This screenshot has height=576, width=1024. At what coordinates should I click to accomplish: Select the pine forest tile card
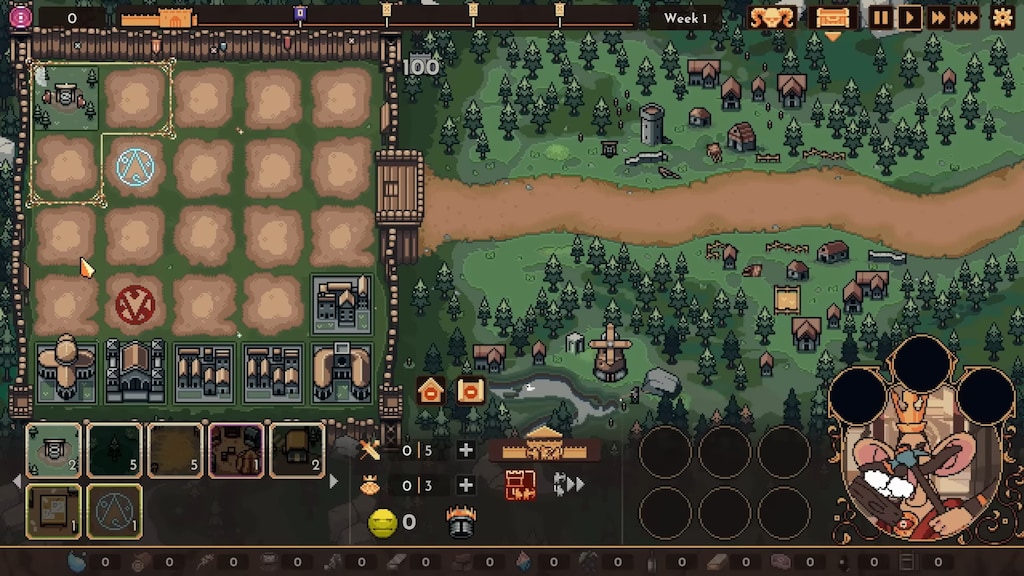(x=114, y=450)
